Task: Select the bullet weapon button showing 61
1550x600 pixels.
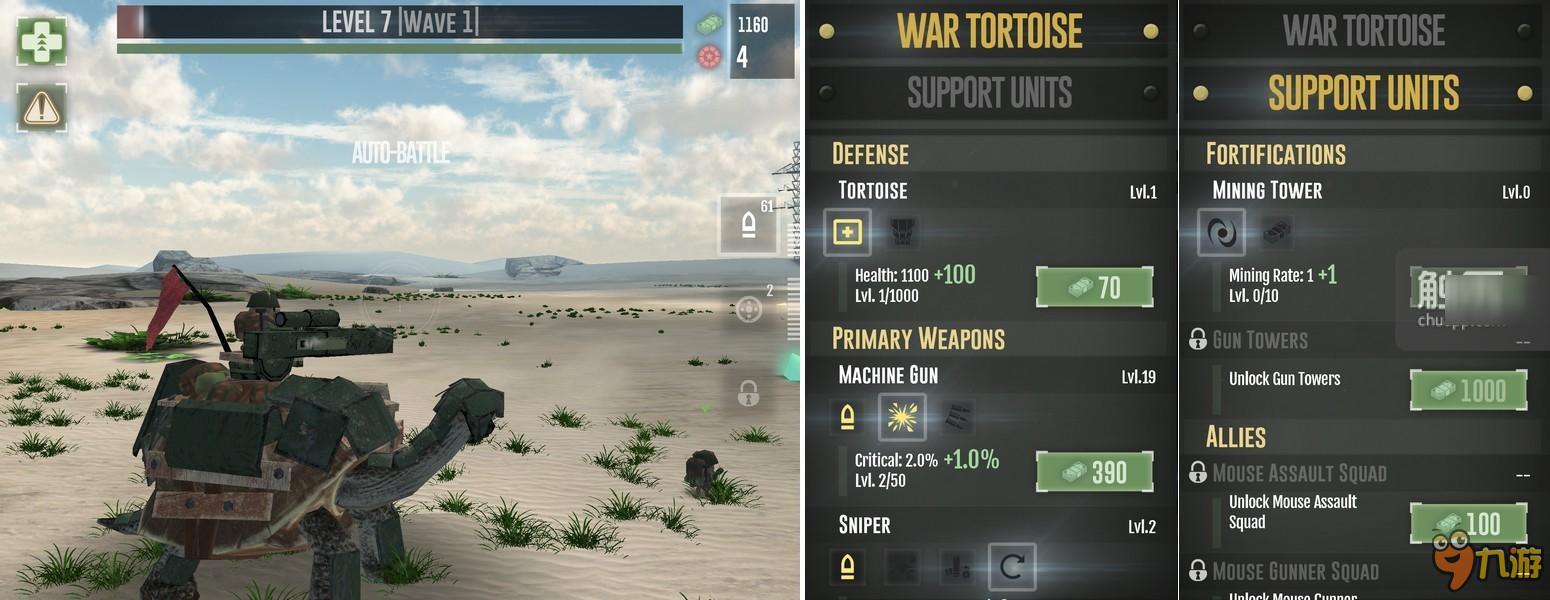Action: pyautogui.click(x=748, y=225)
